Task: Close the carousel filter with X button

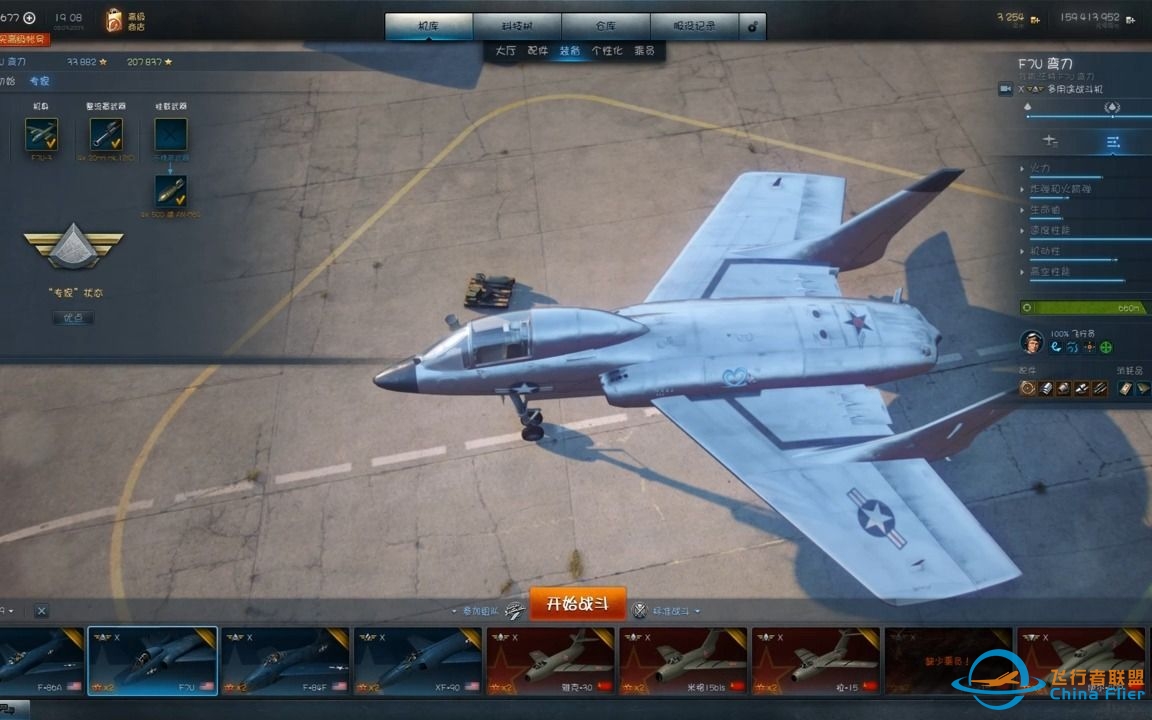Action: [41, 610]
